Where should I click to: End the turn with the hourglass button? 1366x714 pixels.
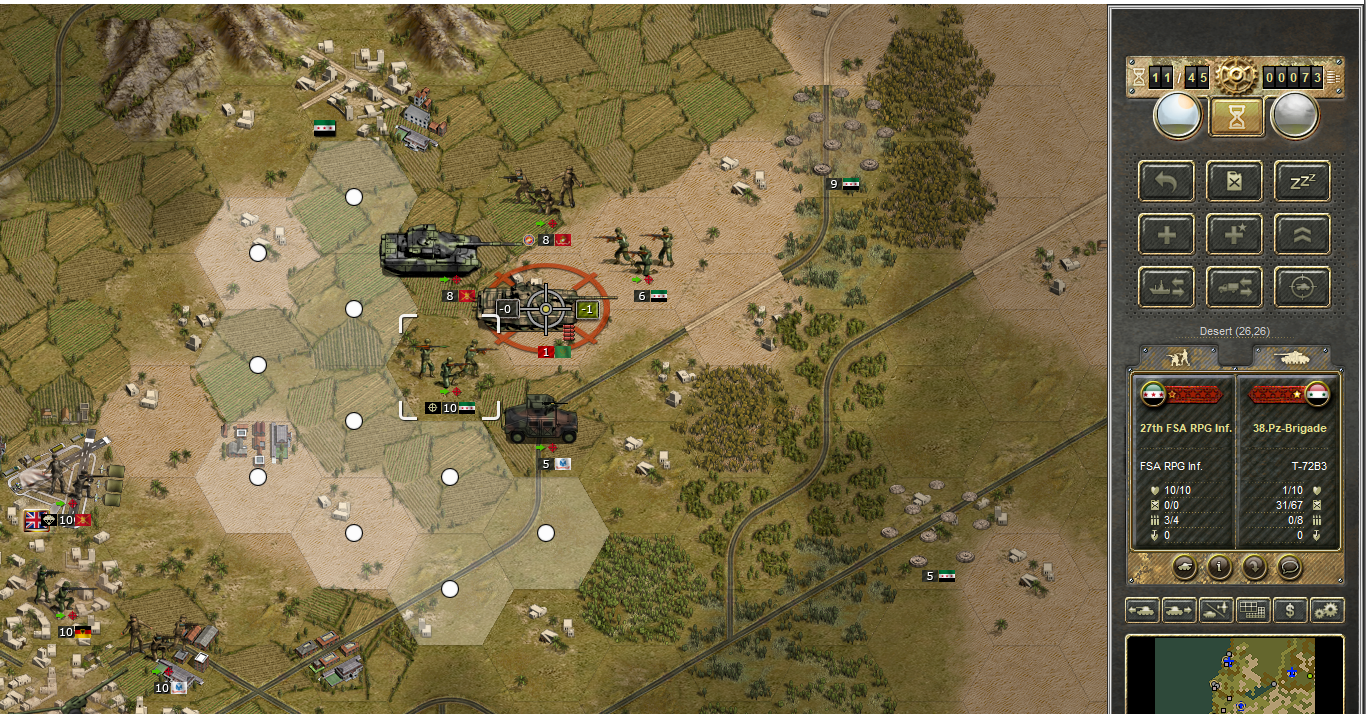click(1235, 116)
